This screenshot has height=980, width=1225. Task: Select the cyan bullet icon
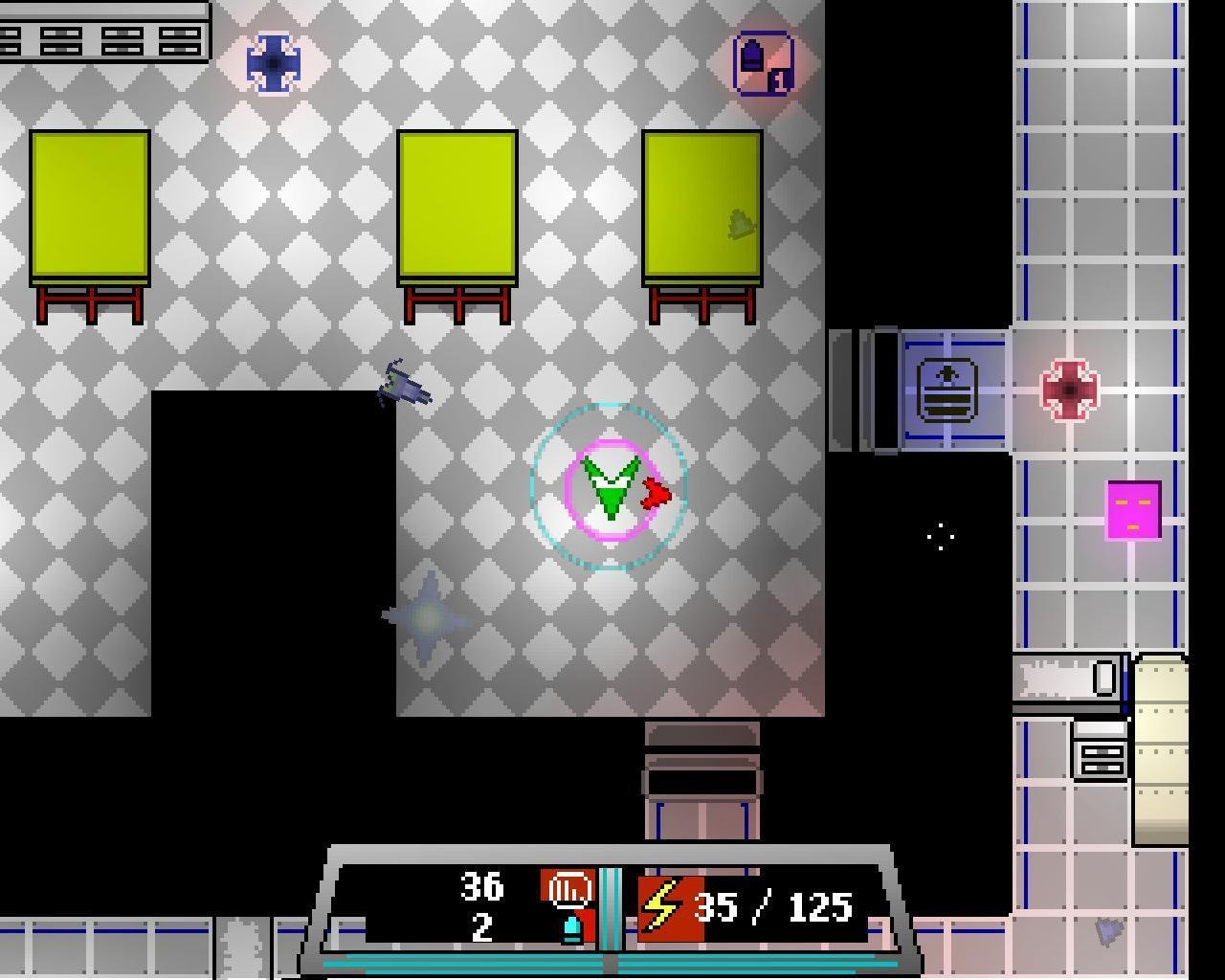click(x=572, y=928)
